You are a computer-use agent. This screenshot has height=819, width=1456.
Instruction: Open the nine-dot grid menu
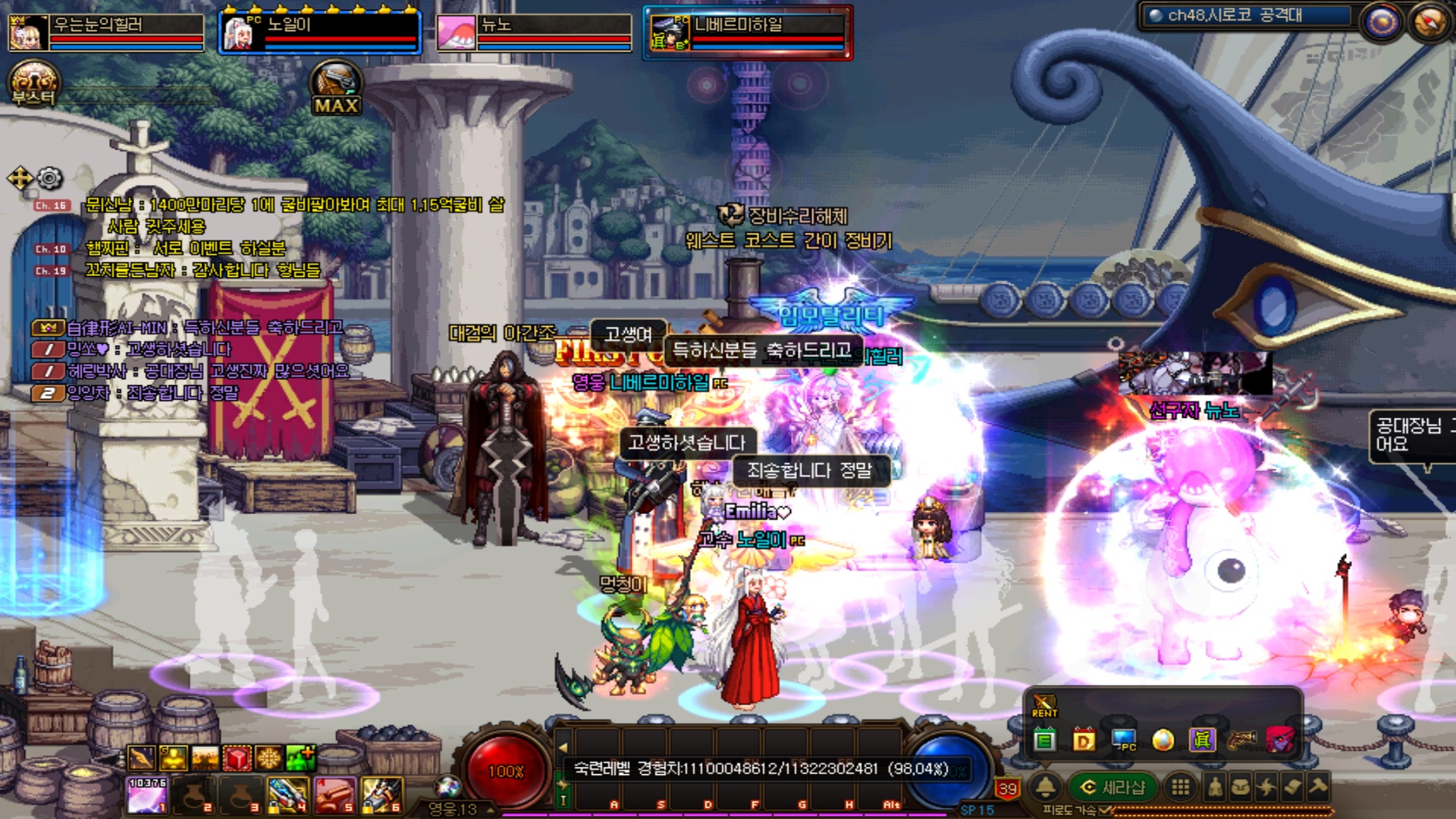click(x=1180, y=787)
